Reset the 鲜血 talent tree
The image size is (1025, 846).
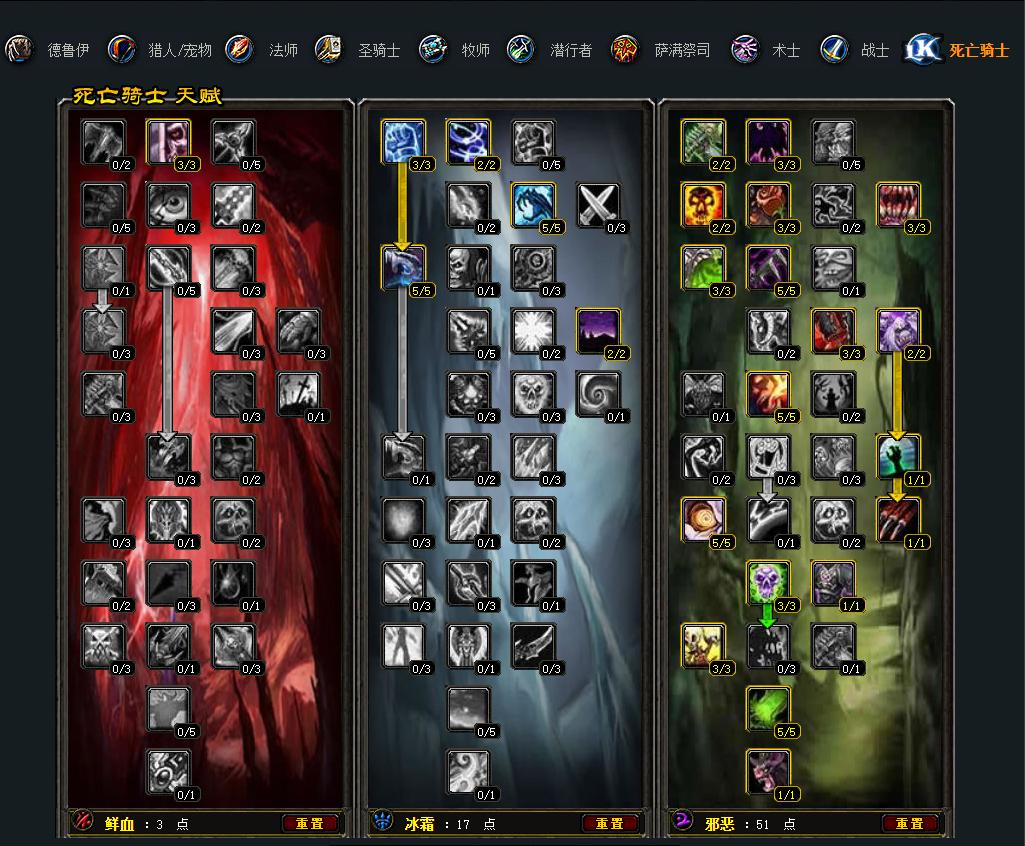pyautogui.click(x=310, y=824)
